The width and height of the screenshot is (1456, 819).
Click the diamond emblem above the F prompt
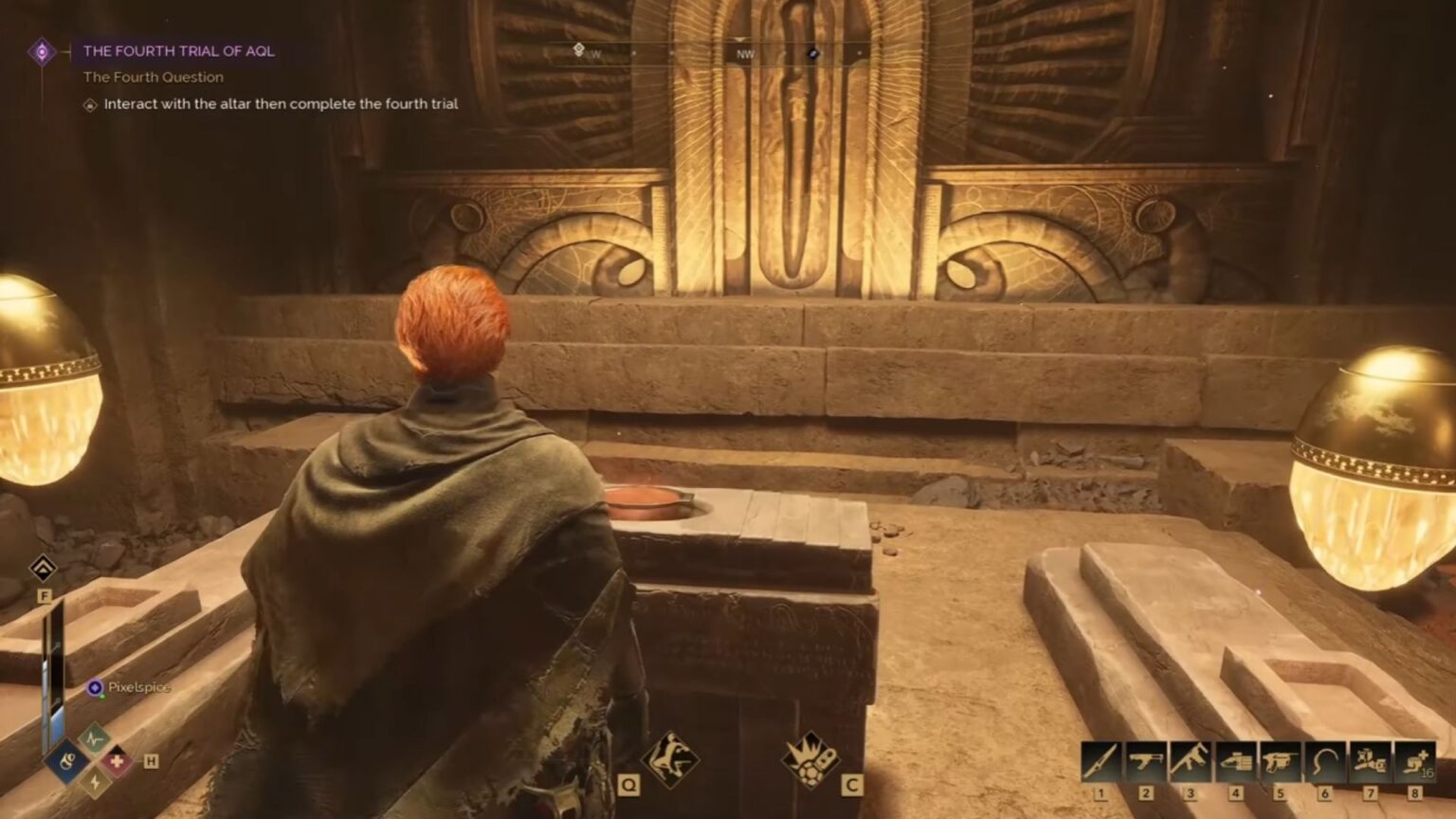[44, 567]
